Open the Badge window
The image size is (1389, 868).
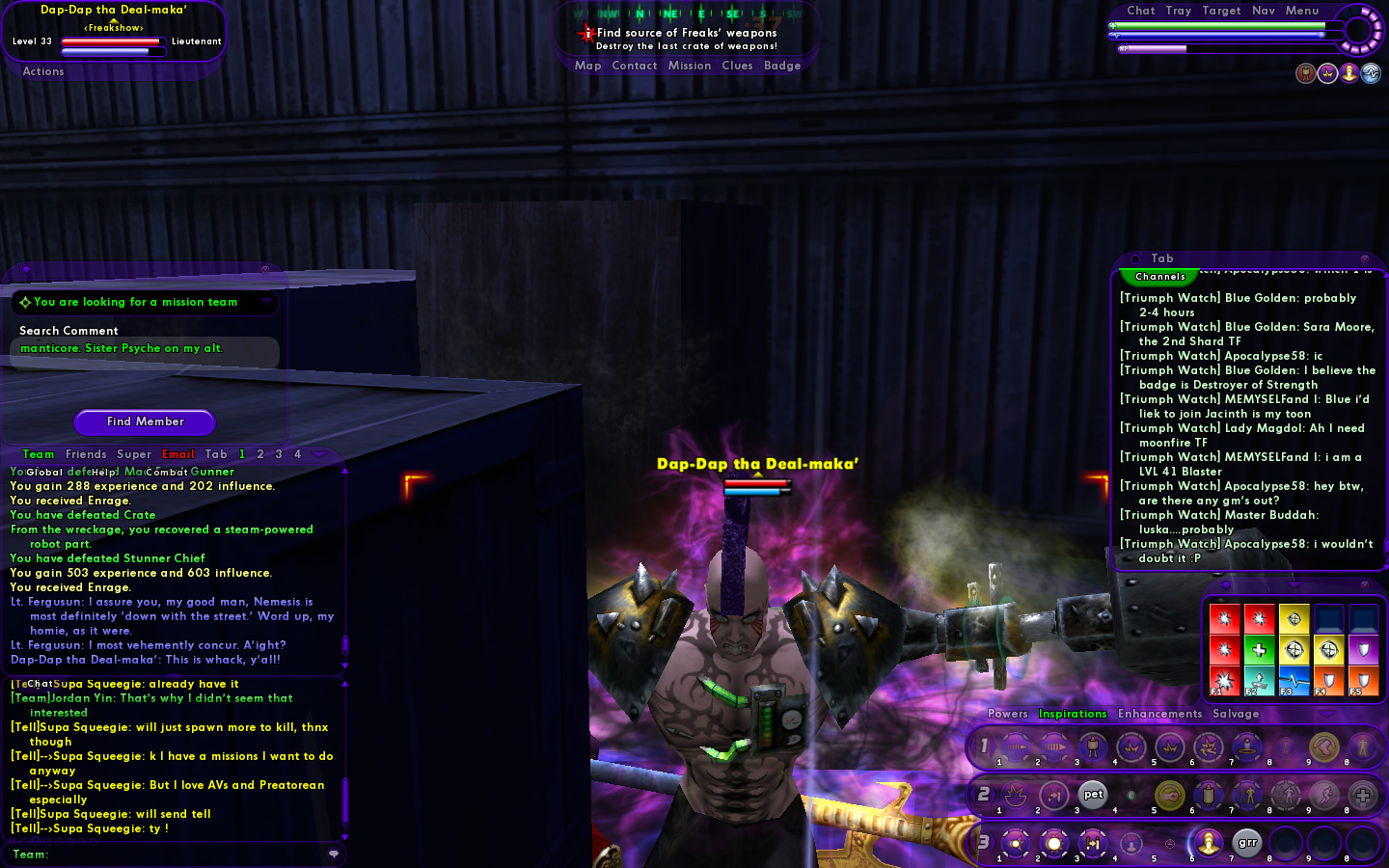tap(782, 66)
